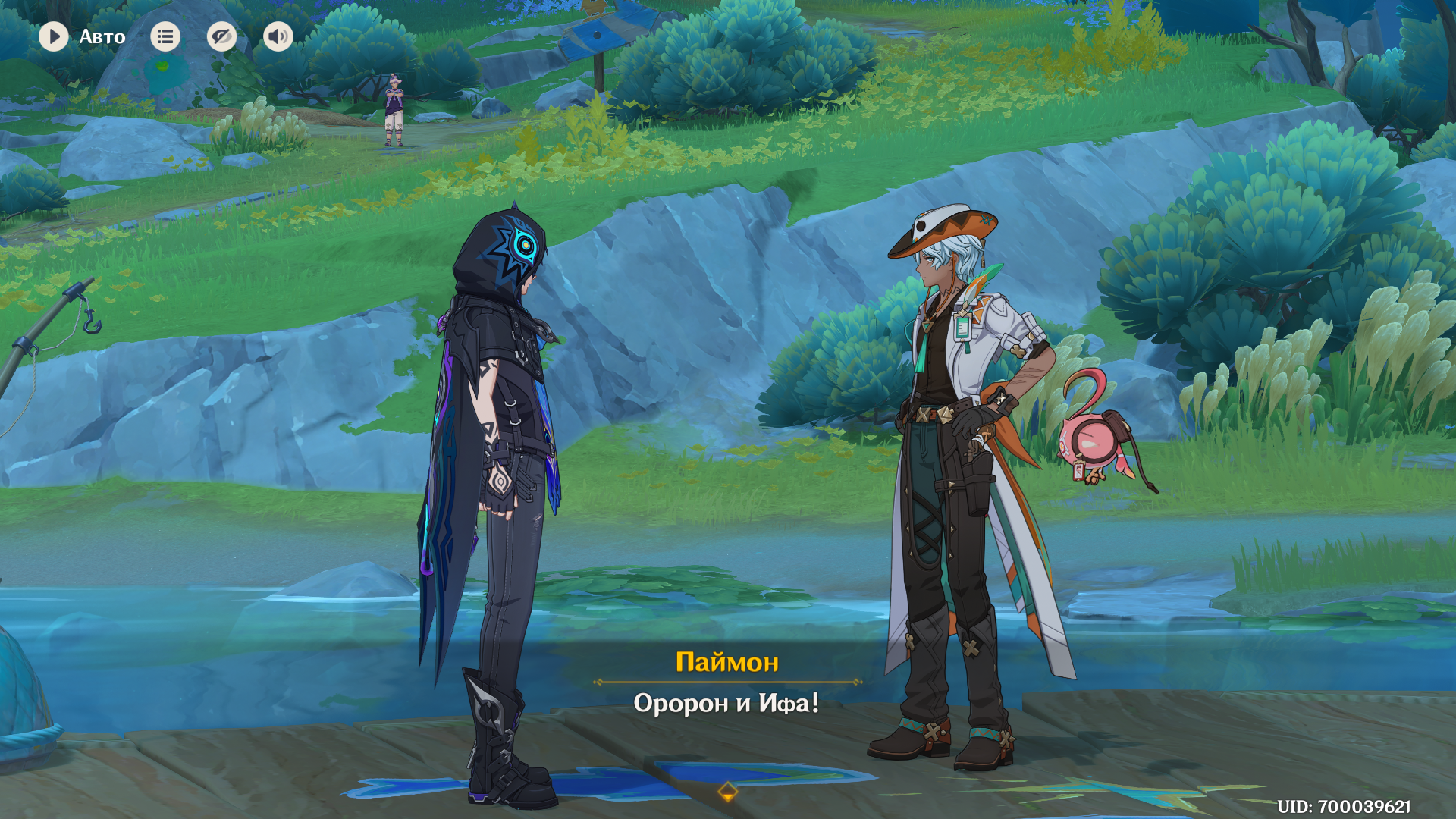Toggle the Авто auto-play dialogue button
1456x819 pixels.
point(54,36)
